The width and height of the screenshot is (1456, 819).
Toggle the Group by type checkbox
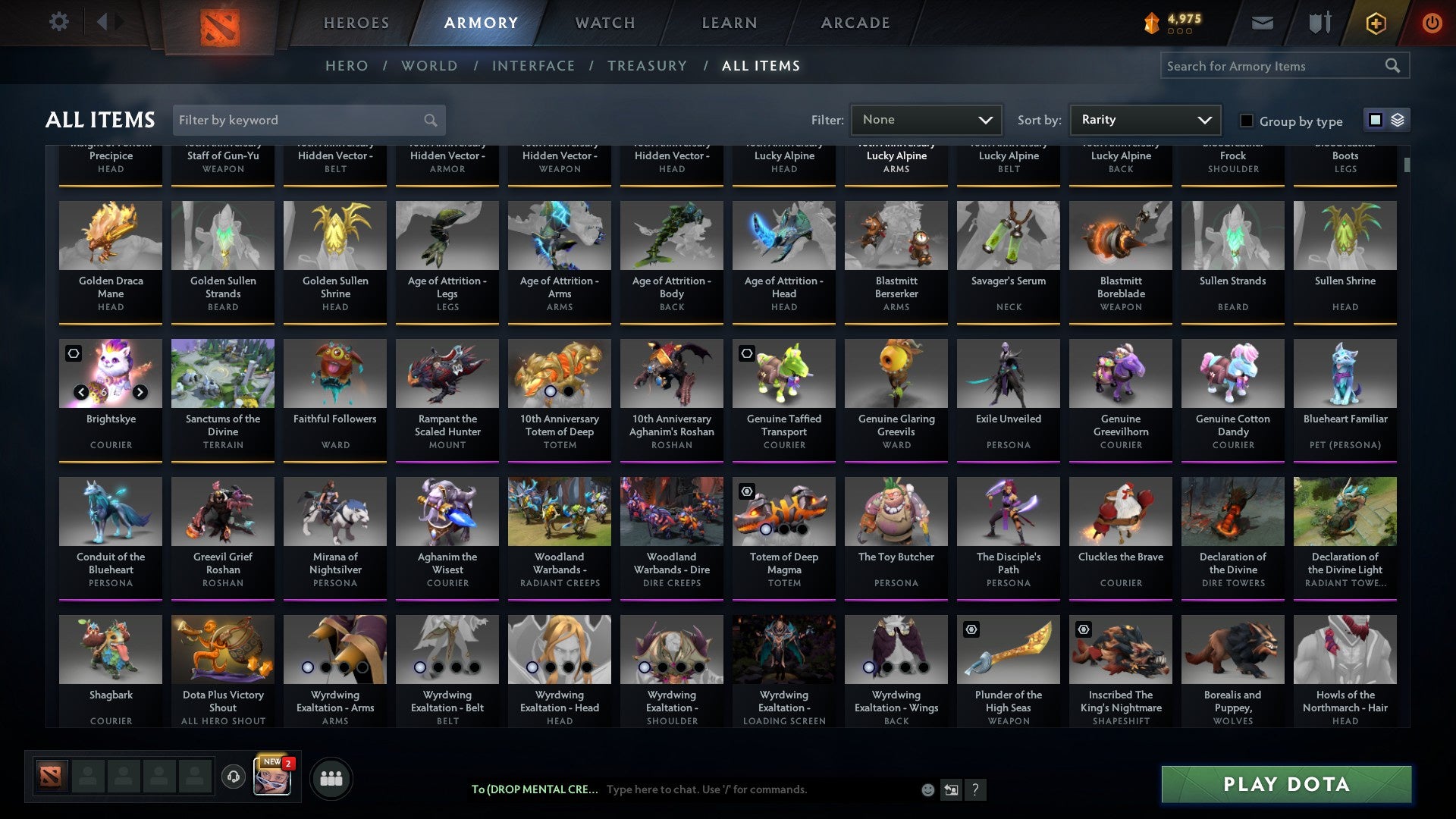(1247, 121)
